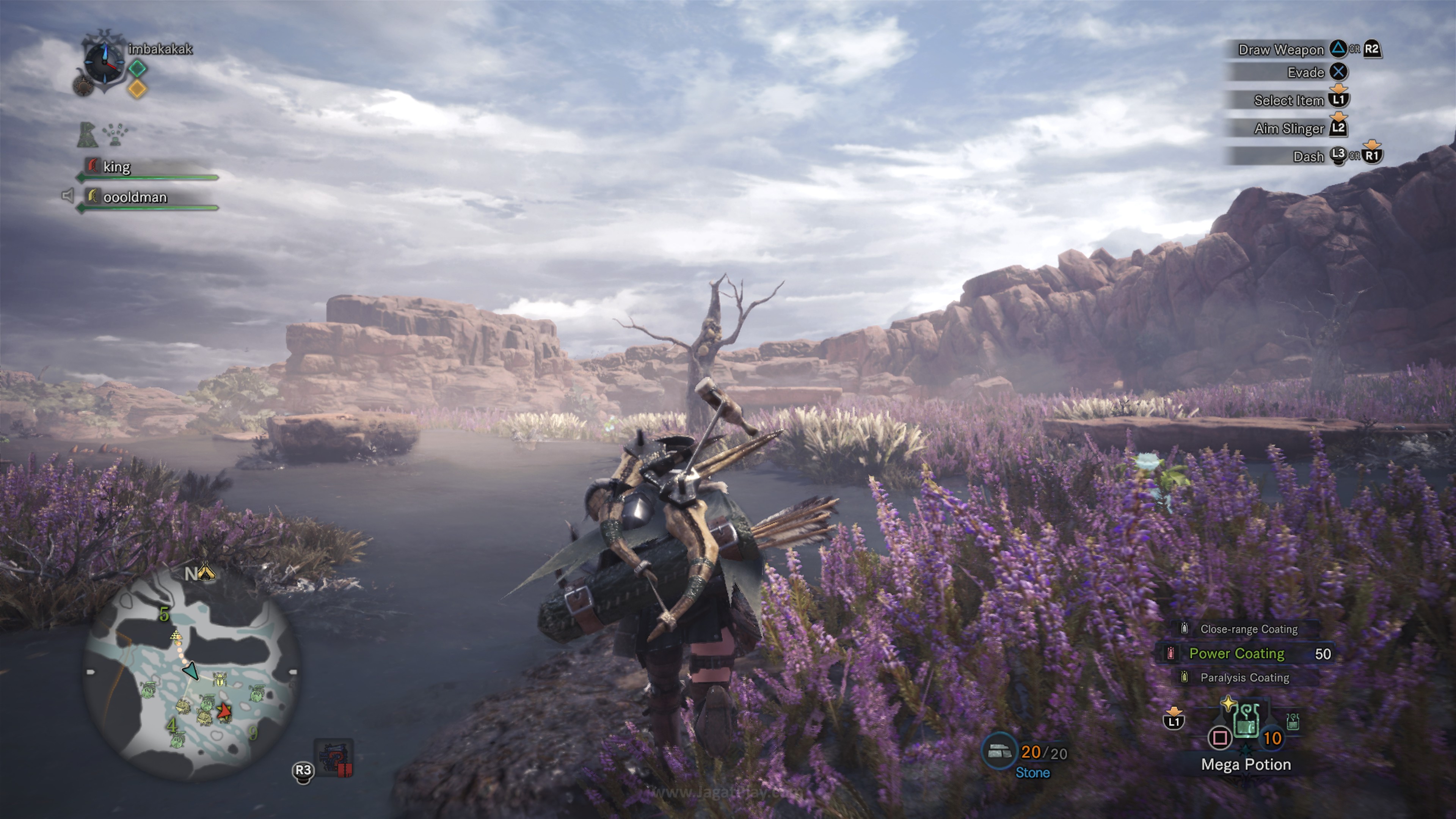Click the player name imbakakak

(160, 49)
